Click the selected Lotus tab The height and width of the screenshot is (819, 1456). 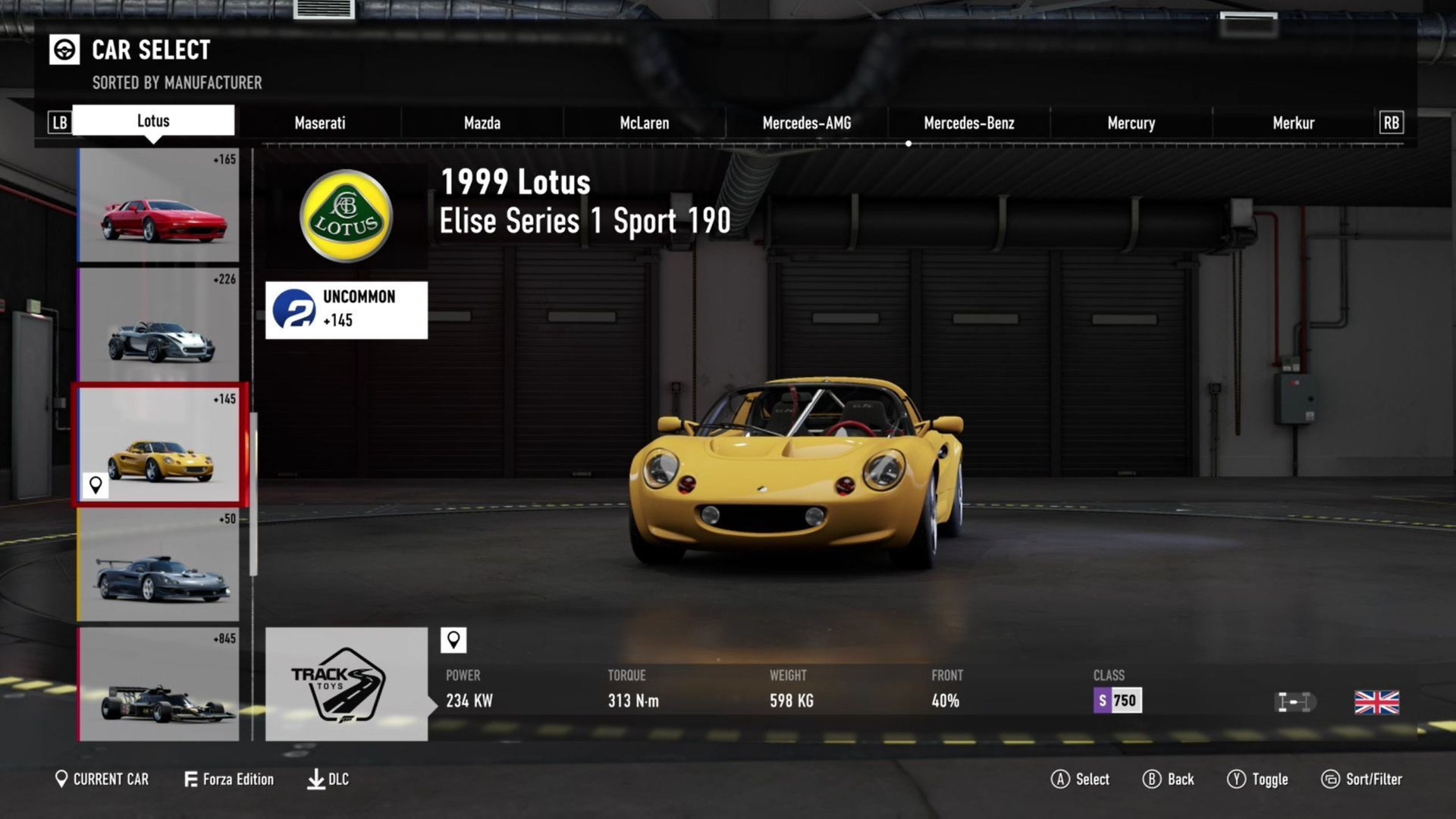tap(153, 121)
